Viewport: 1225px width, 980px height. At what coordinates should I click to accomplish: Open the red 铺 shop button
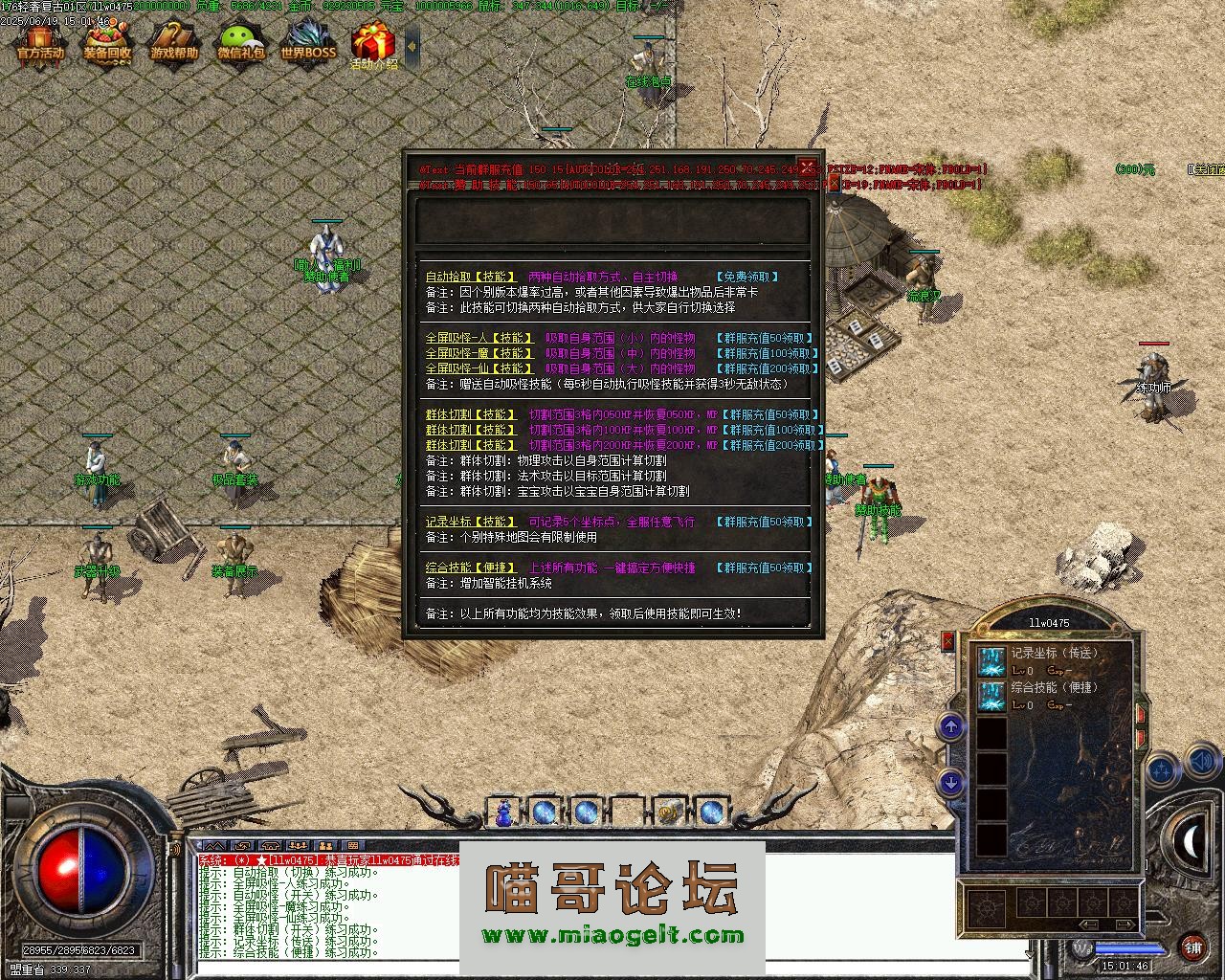pyautogui.click(x=1192, y=947)
